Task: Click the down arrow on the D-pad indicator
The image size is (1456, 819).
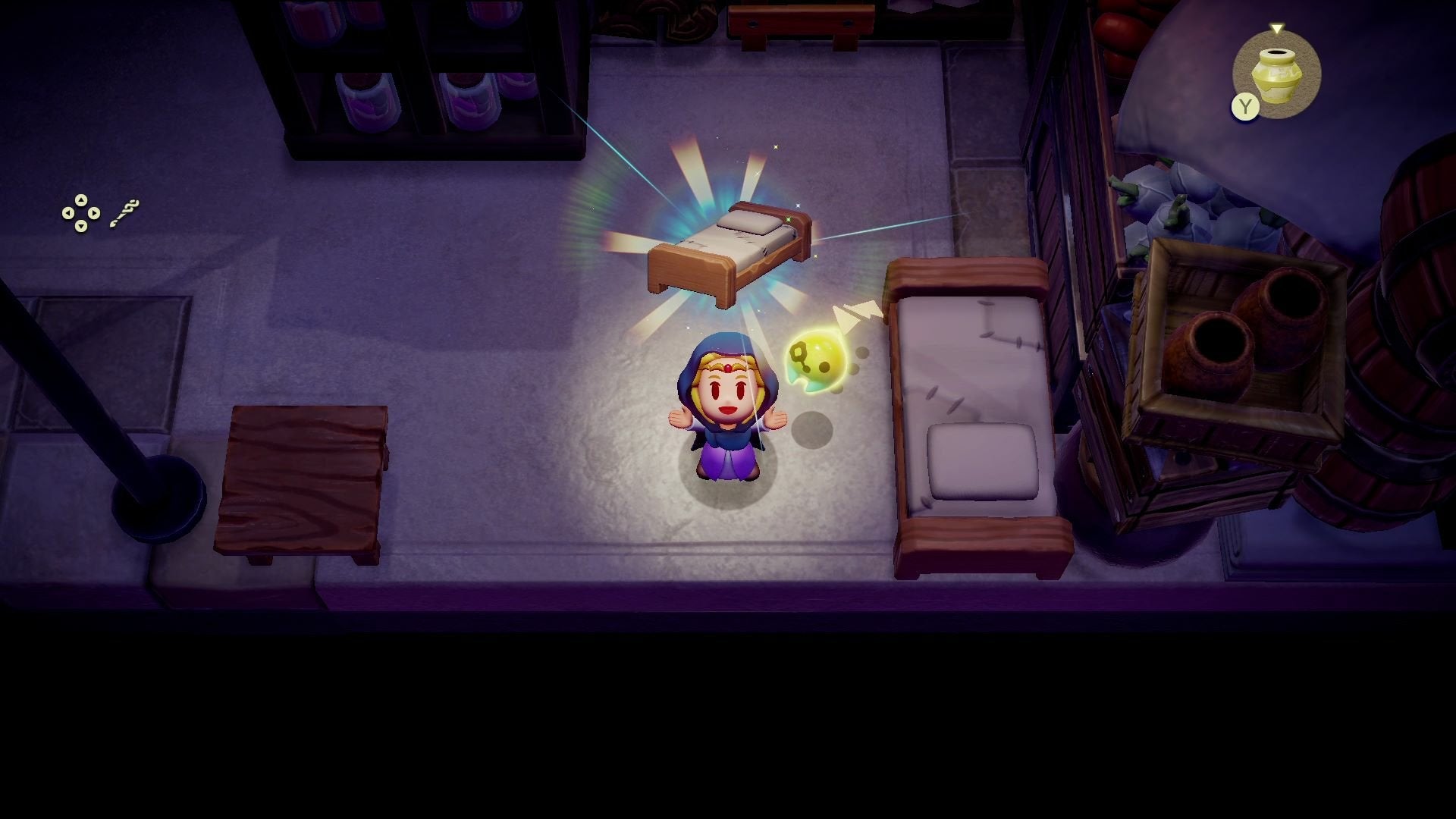Action: coord(80,227)
